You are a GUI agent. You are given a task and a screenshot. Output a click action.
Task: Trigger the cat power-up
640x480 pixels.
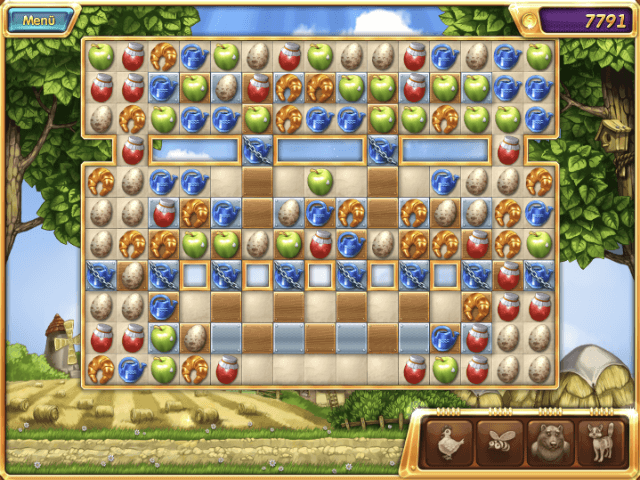point(601,441)
